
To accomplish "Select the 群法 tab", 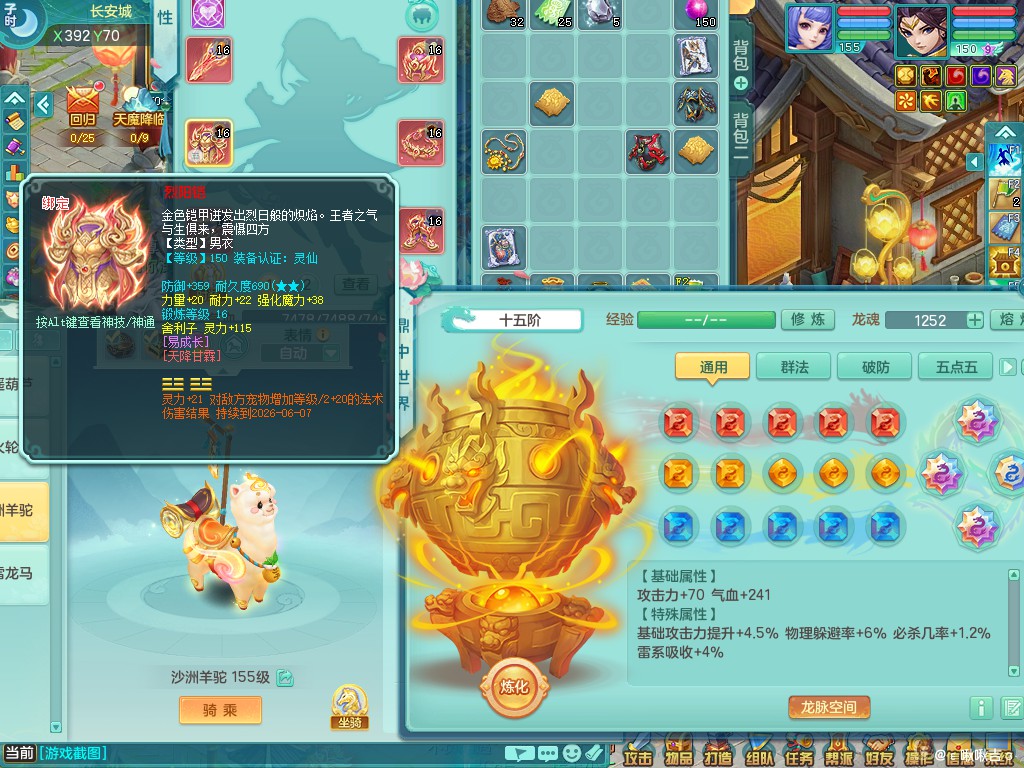I will coord(794,367).
